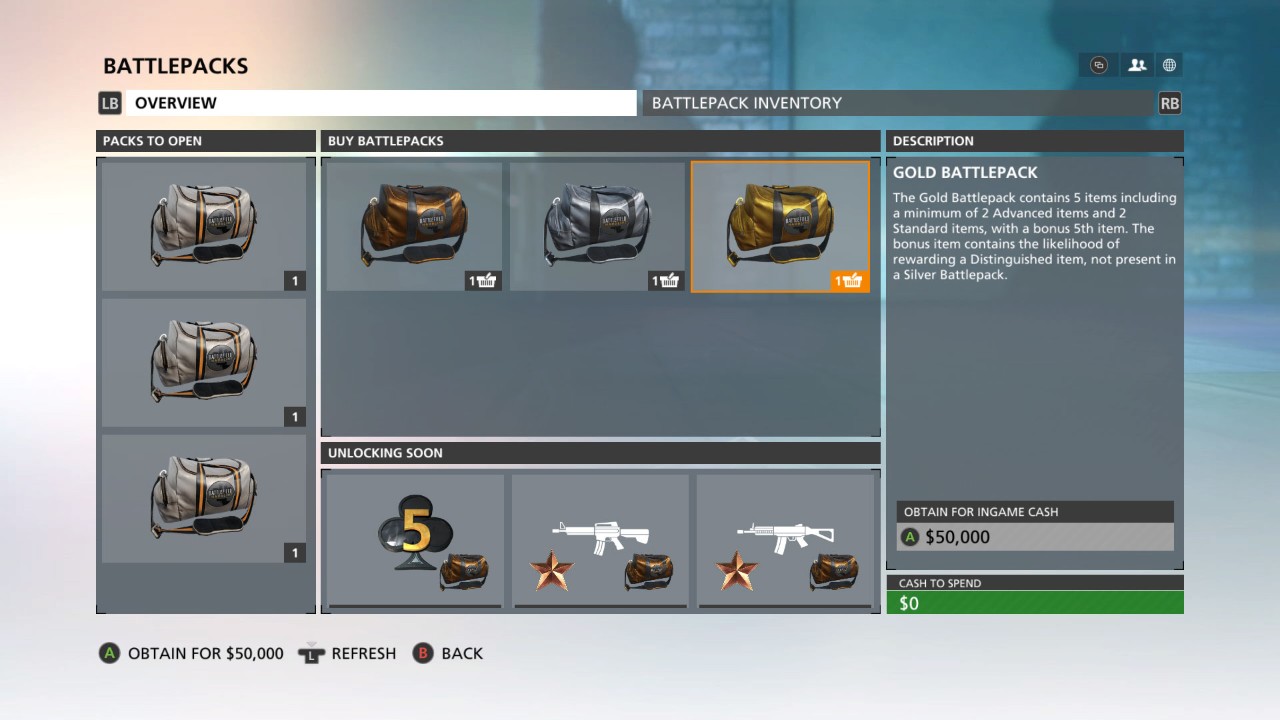Open the friends icon in the header
Viewport: 1280px width, 720px height.
[1137, 65]
